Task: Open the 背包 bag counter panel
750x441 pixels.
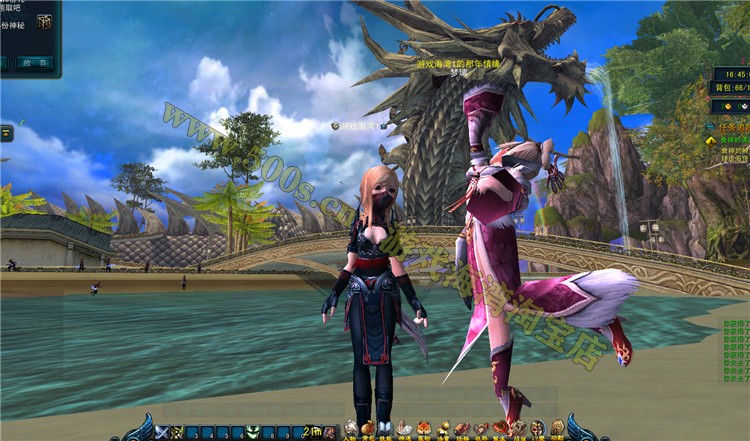Action: [x=730, y=88]
